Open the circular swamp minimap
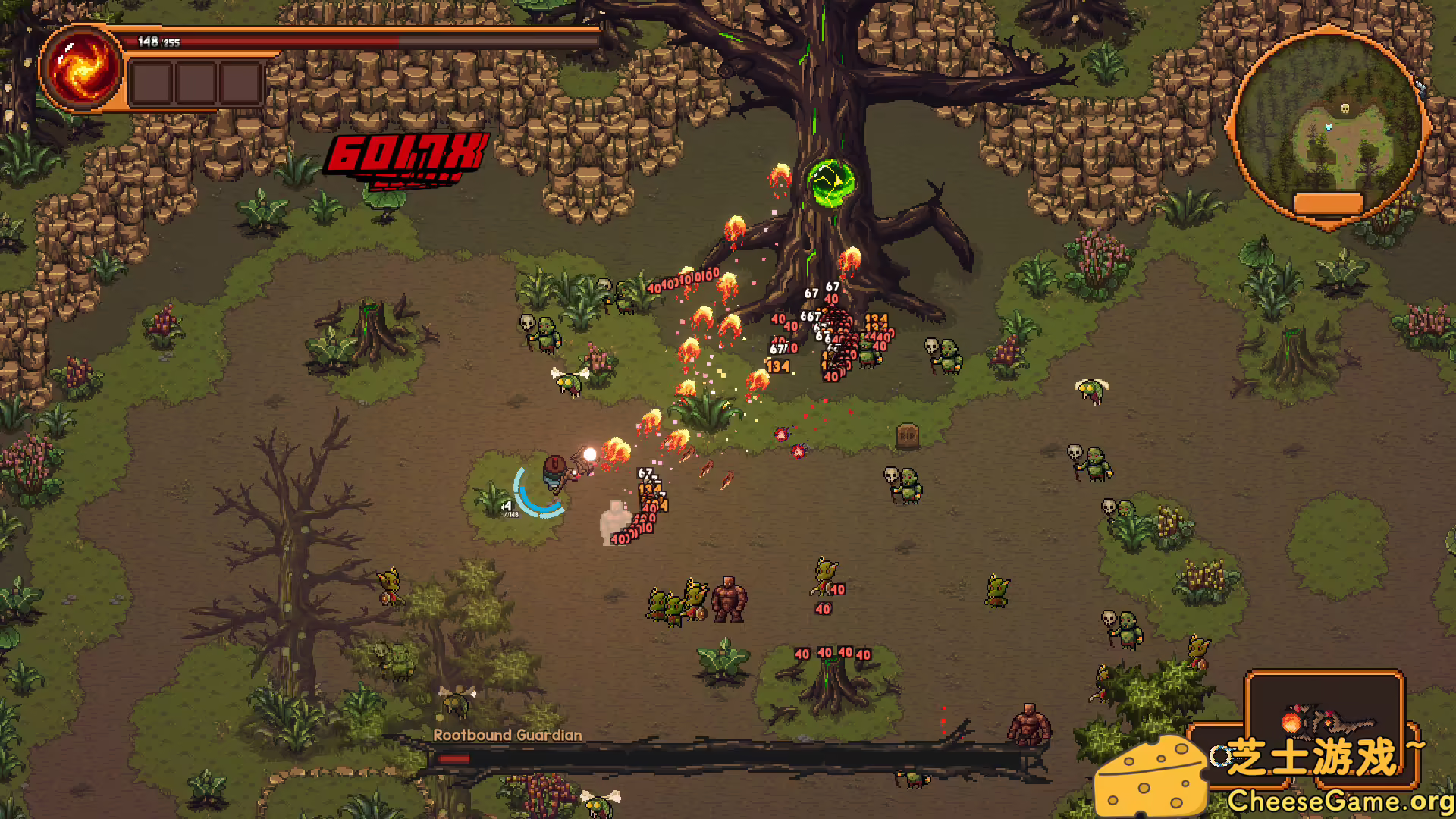 (1329, 123)
